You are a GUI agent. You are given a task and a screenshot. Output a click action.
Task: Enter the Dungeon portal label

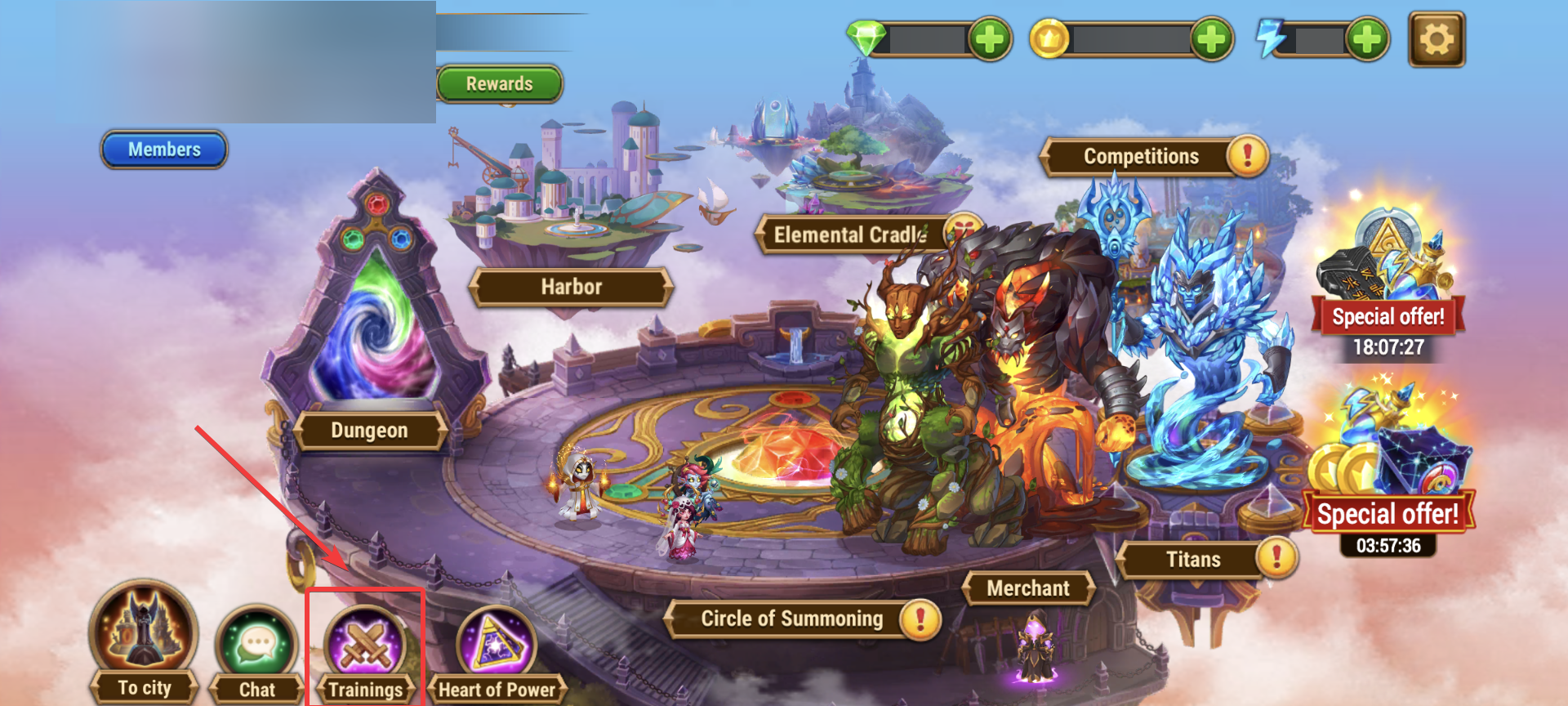[369, 430]
